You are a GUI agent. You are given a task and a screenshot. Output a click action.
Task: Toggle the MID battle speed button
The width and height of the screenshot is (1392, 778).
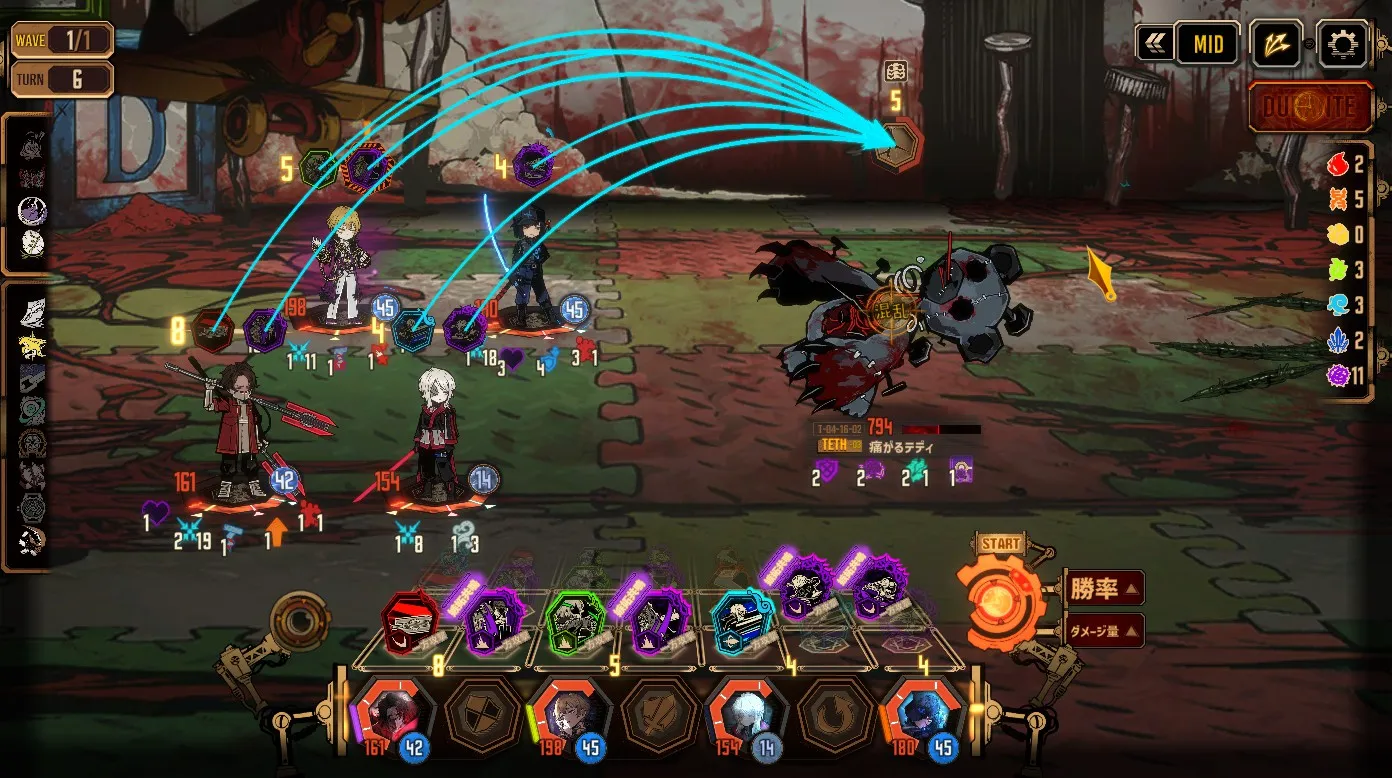1207,44
